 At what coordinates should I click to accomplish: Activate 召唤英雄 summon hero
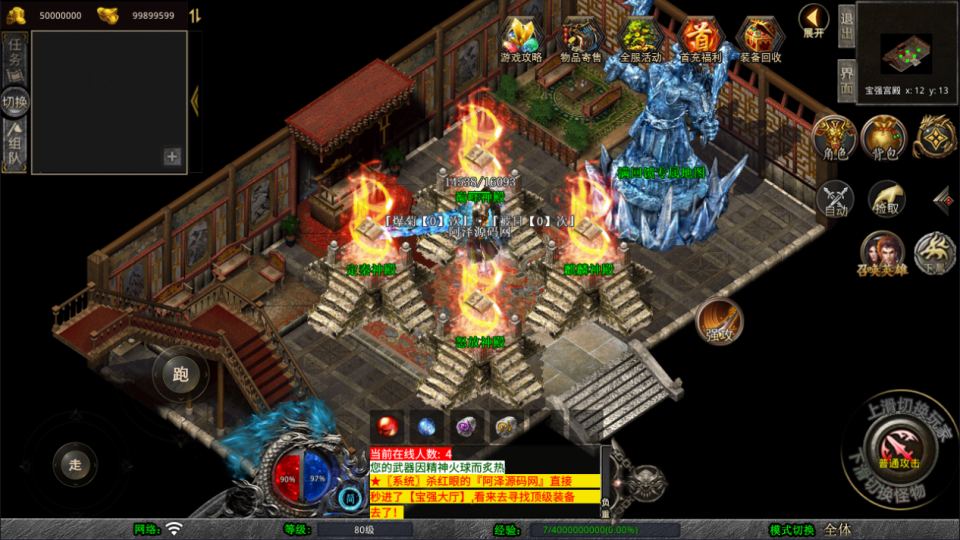pos(884,254)
